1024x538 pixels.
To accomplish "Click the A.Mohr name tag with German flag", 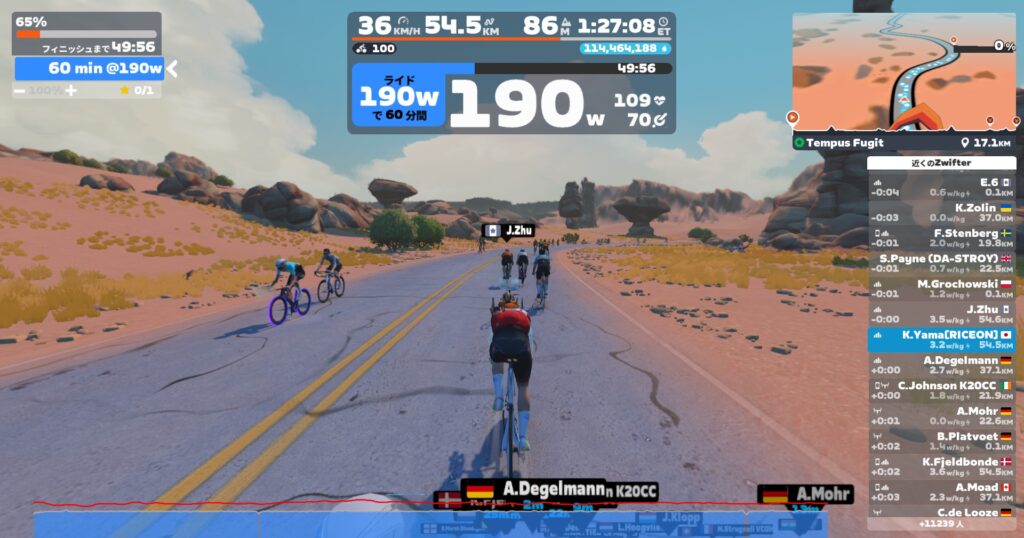I will [x=806, y=493].
